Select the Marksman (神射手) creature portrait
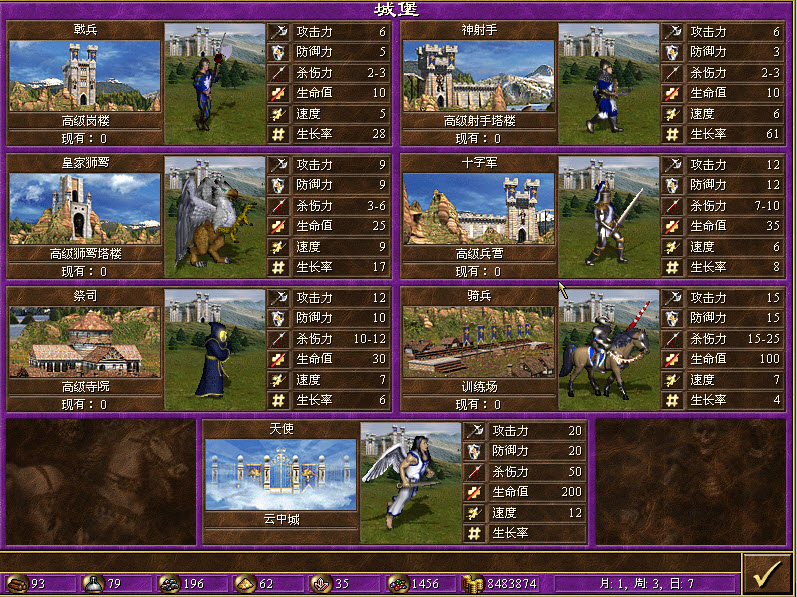 (x=608, y=82)
